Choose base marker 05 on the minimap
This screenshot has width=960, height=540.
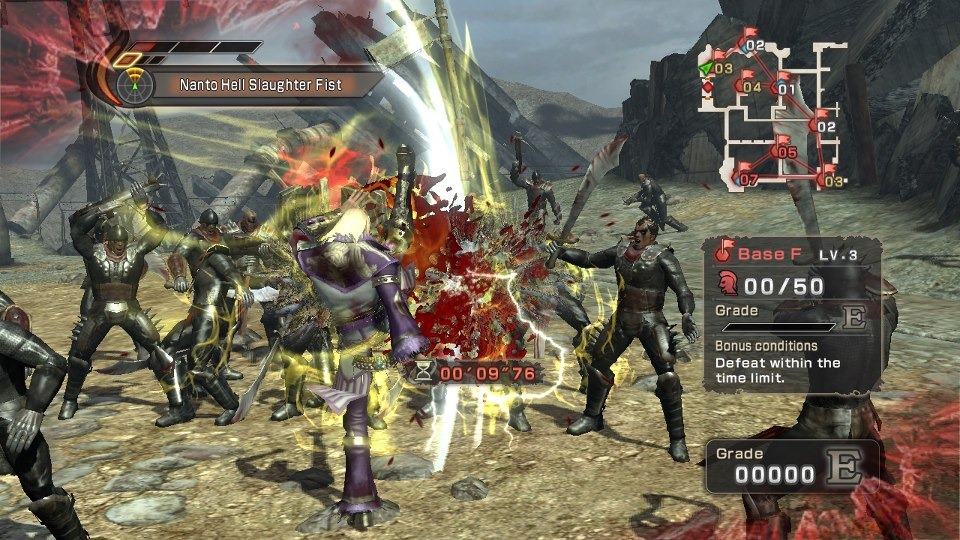point(784,152)
